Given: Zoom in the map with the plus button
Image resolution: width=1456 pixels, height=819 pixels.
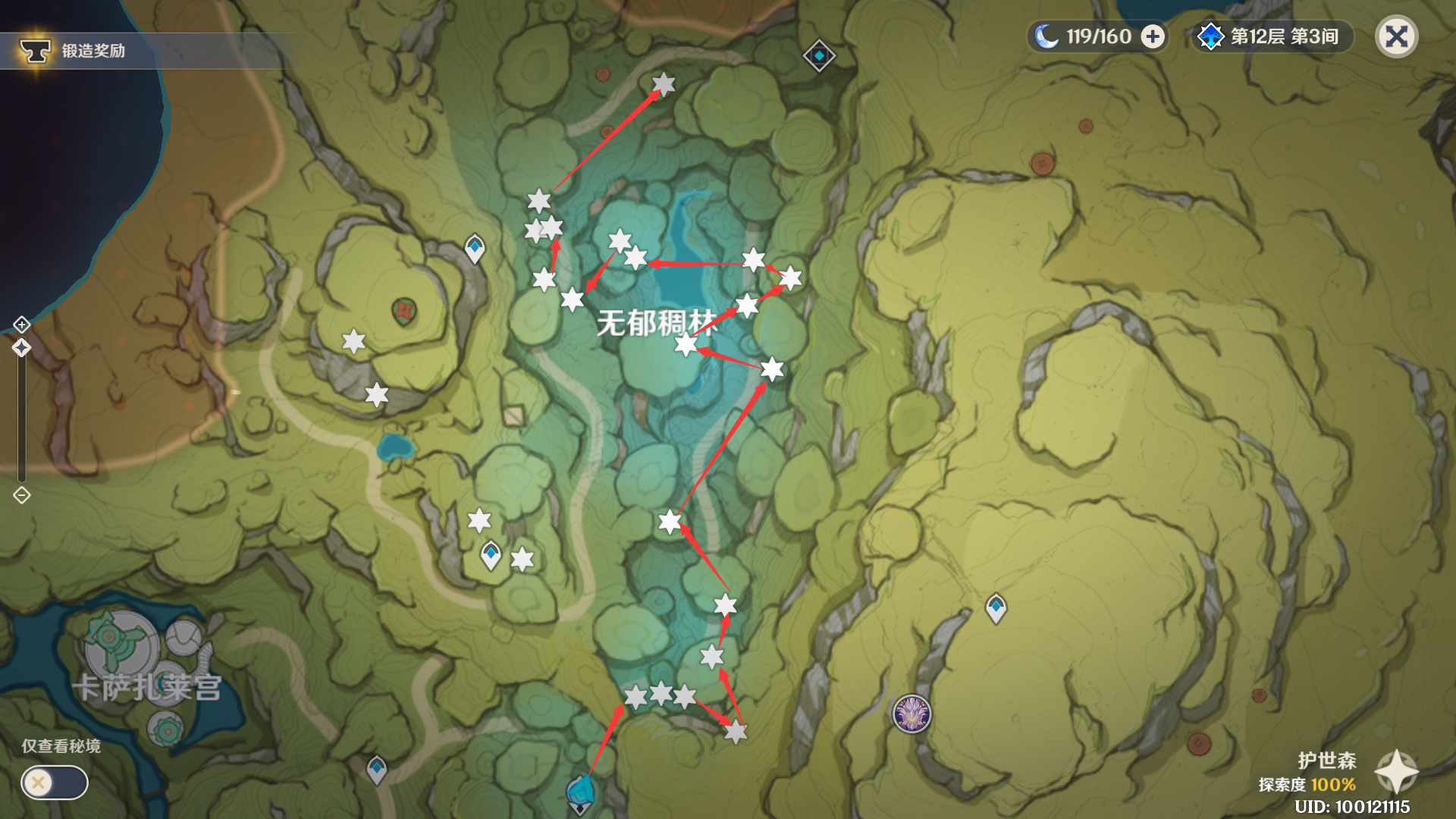Looking at the screenshot, I should coord(21,325).
